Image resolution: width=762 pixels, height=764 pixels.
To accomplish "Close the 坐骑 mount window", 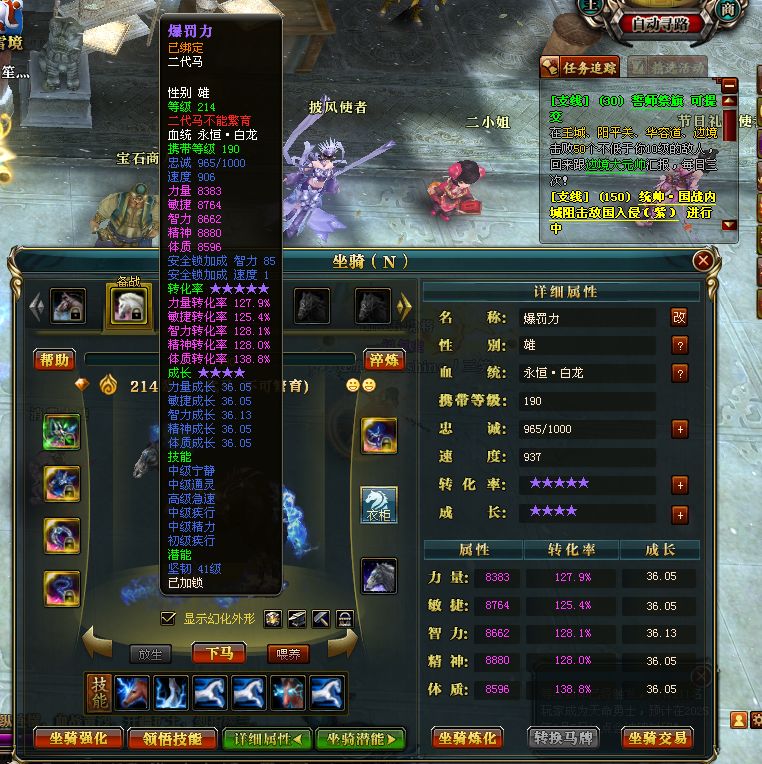I will tap(704, 261).
